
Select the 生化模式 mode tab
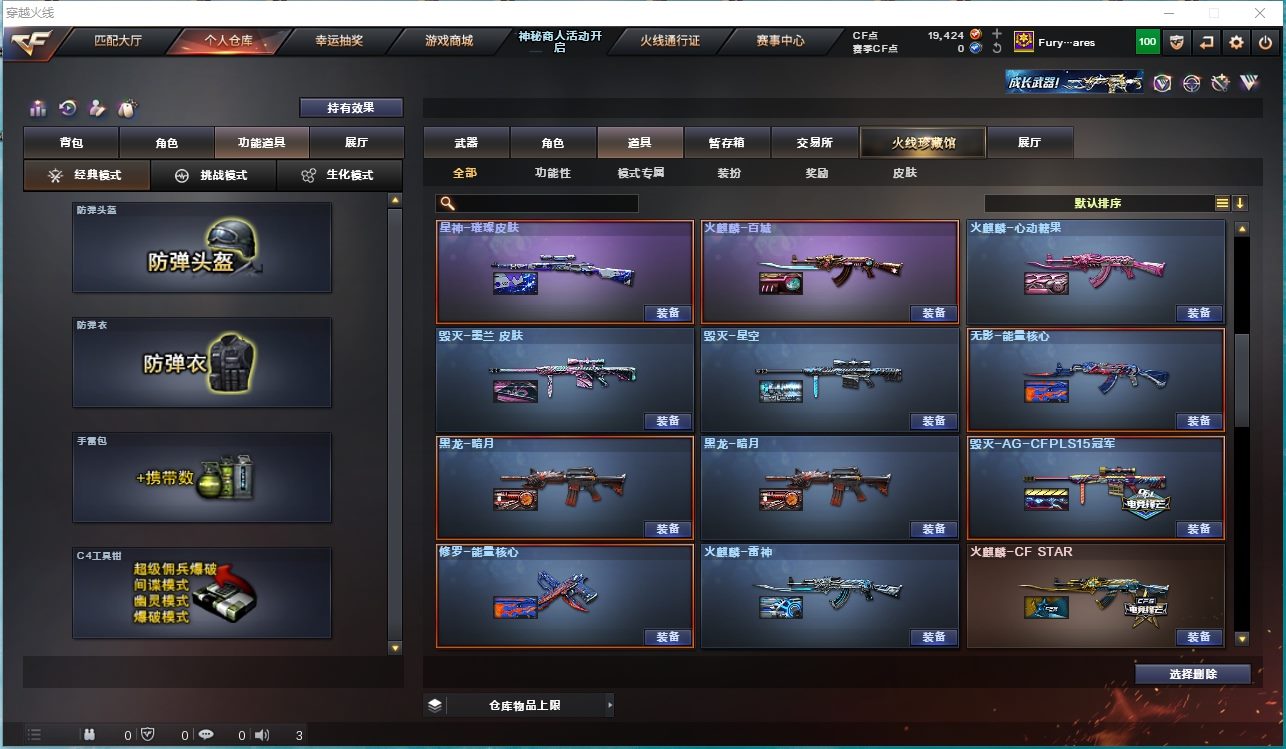tap(339, 175)
